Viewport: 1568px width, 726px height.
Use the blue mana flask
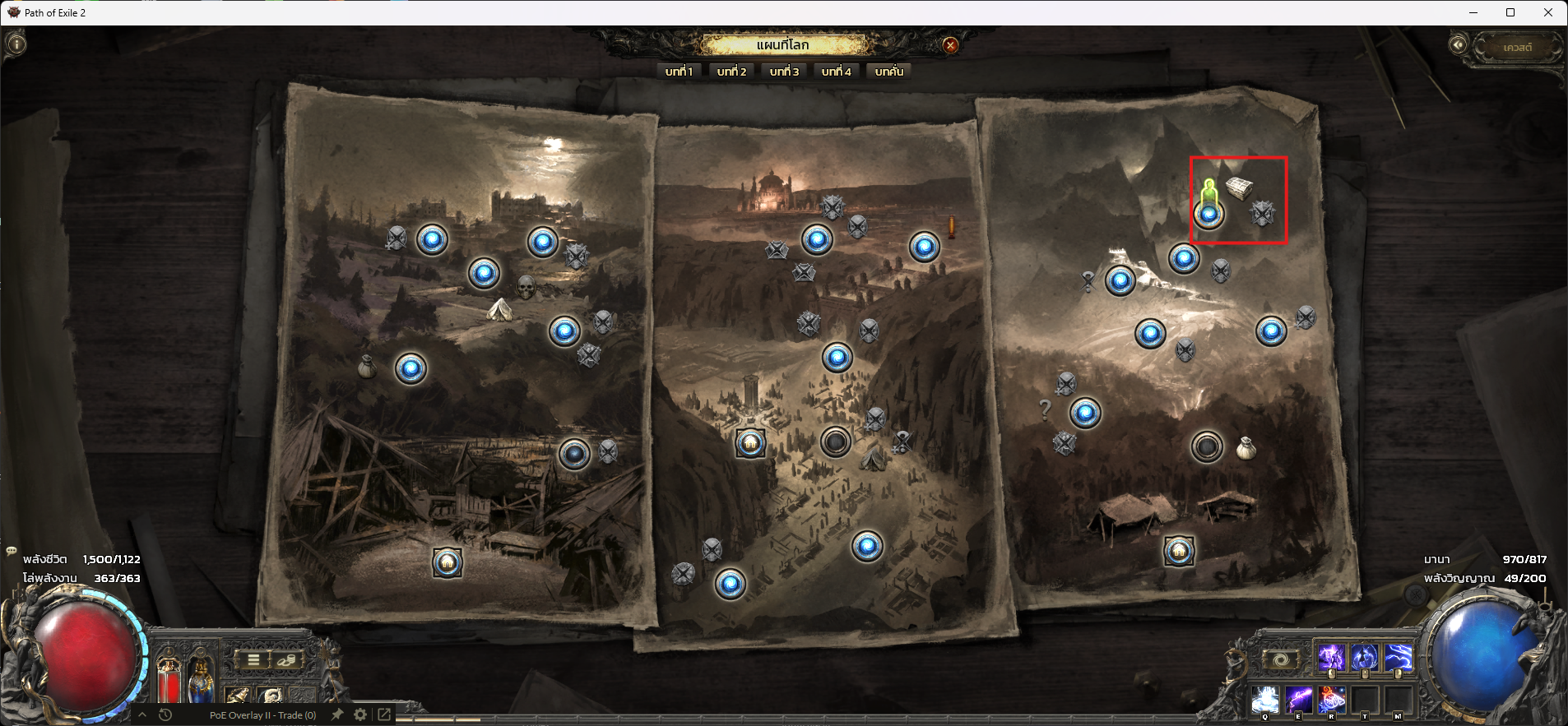pyautogui.click(x=201, y=682)
